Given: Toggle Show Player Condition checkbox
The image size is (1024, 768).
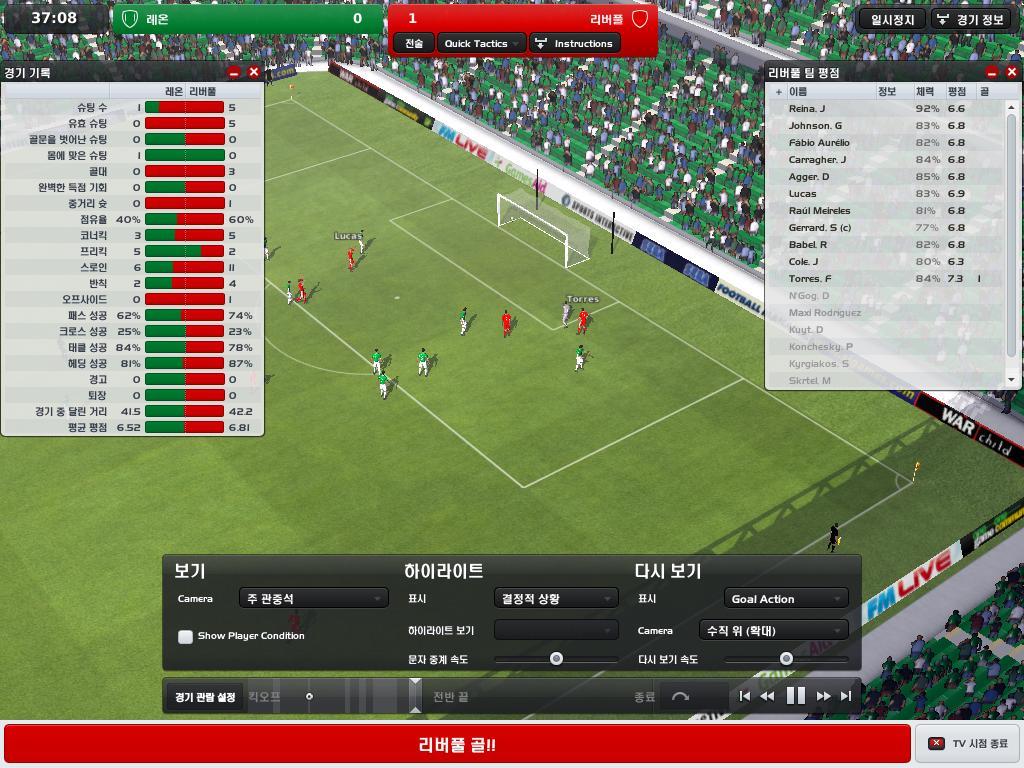Looking at the screenshot, I should coord(185,636).
